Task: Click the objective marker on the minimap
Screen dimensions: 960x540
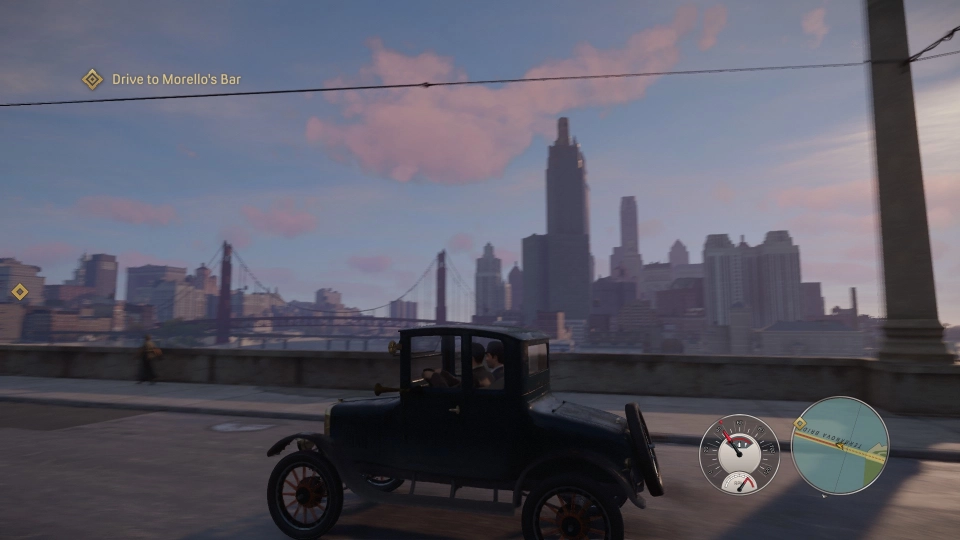Action: [799, 425]
